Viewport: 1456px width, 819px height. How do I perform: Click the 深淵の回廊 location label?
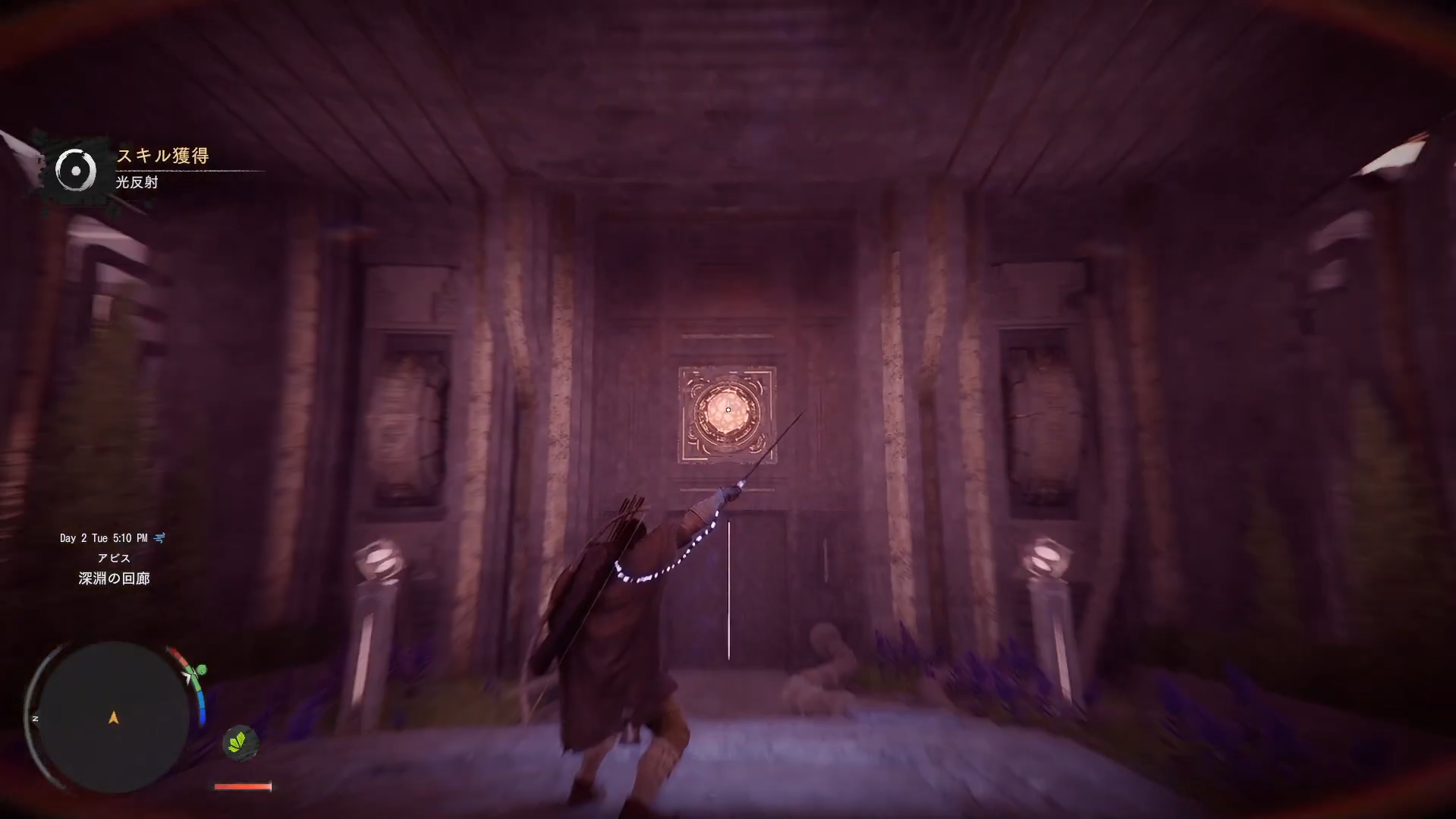114,578
